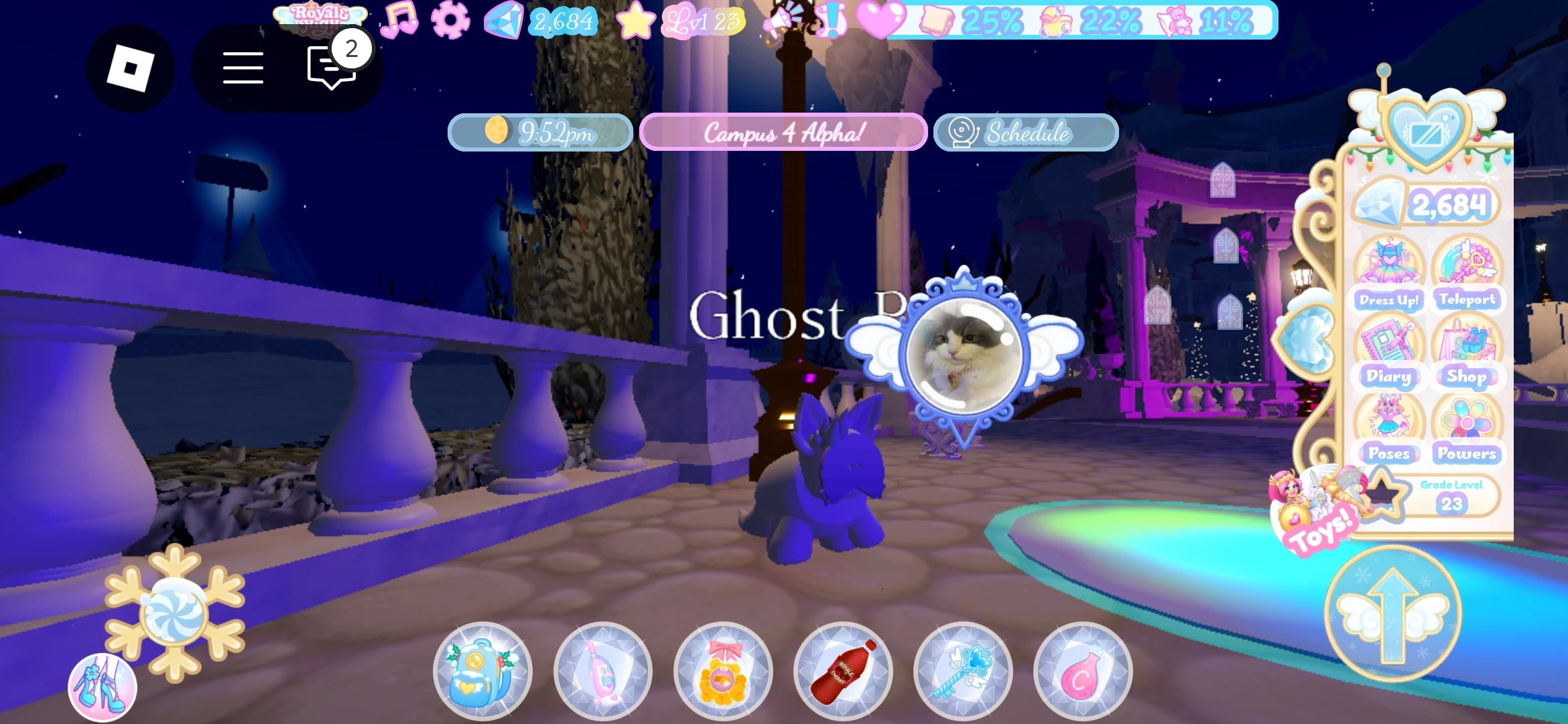The width and height of the screenshot is (1568, 724).
Task: Open the Roblox hamburger menu
Action: [x=243, y=67]
